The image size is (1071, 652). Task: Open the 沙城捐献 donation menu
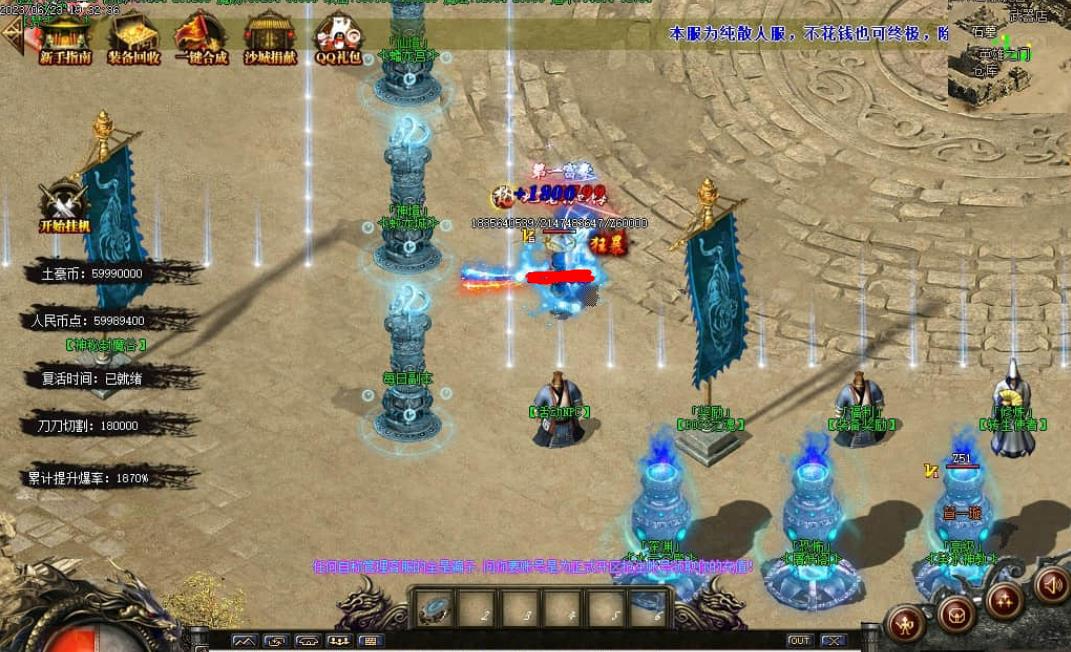coord(270,38)
